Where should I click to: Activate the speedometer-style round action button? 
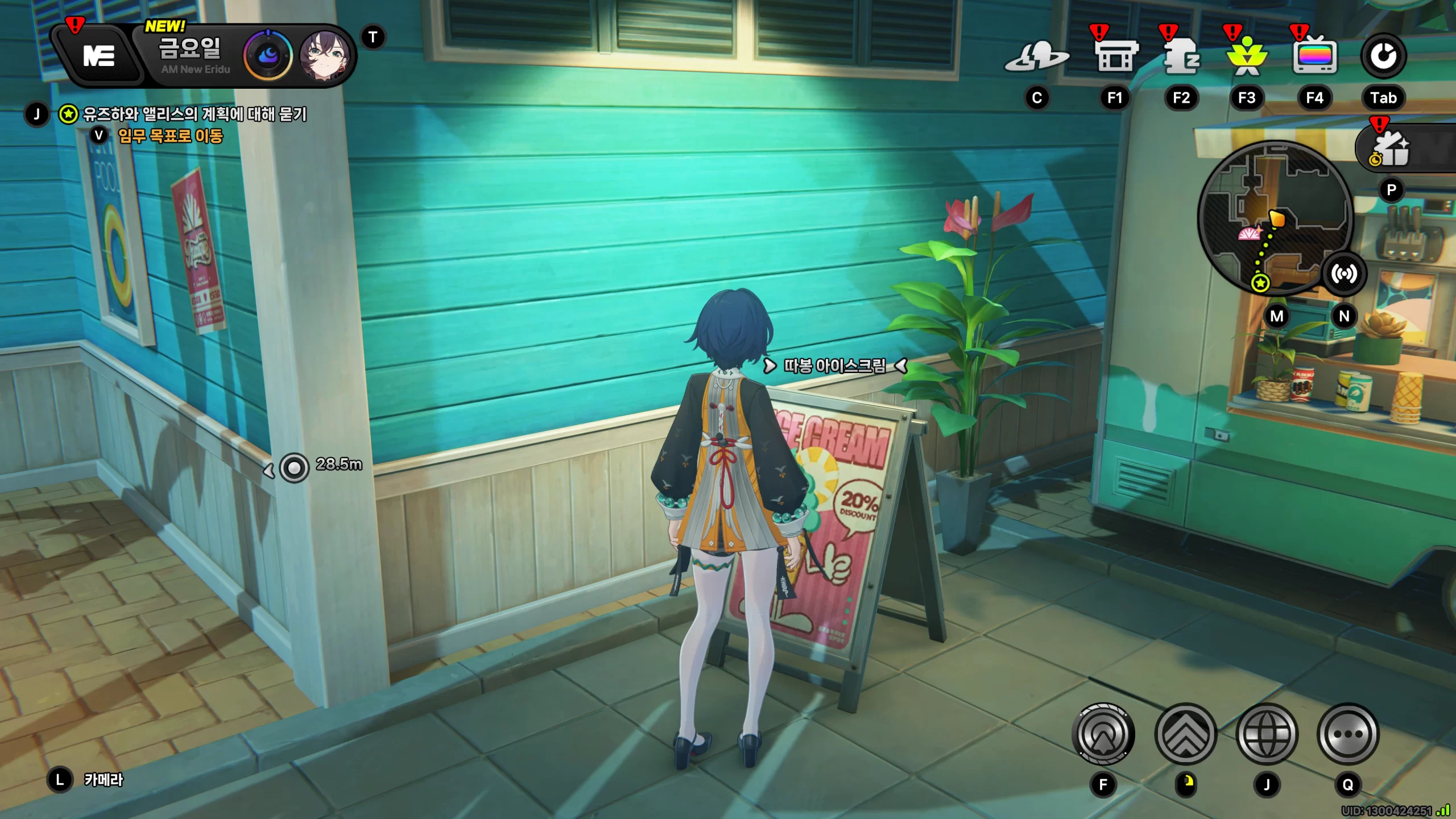click(1103, 734)
